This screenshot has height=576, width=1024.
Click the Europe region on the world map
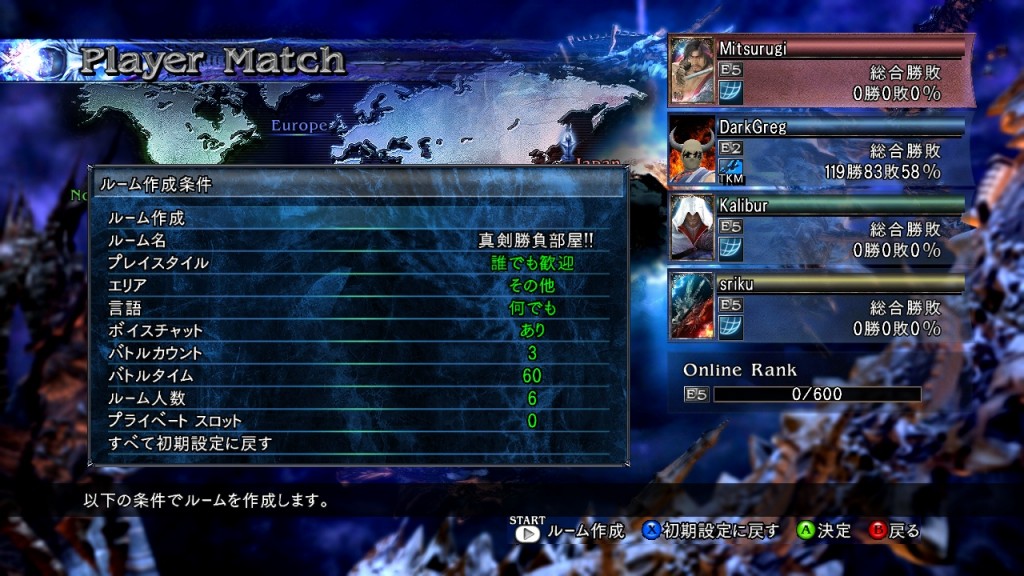pyautogui.click(x=298, y=126)
